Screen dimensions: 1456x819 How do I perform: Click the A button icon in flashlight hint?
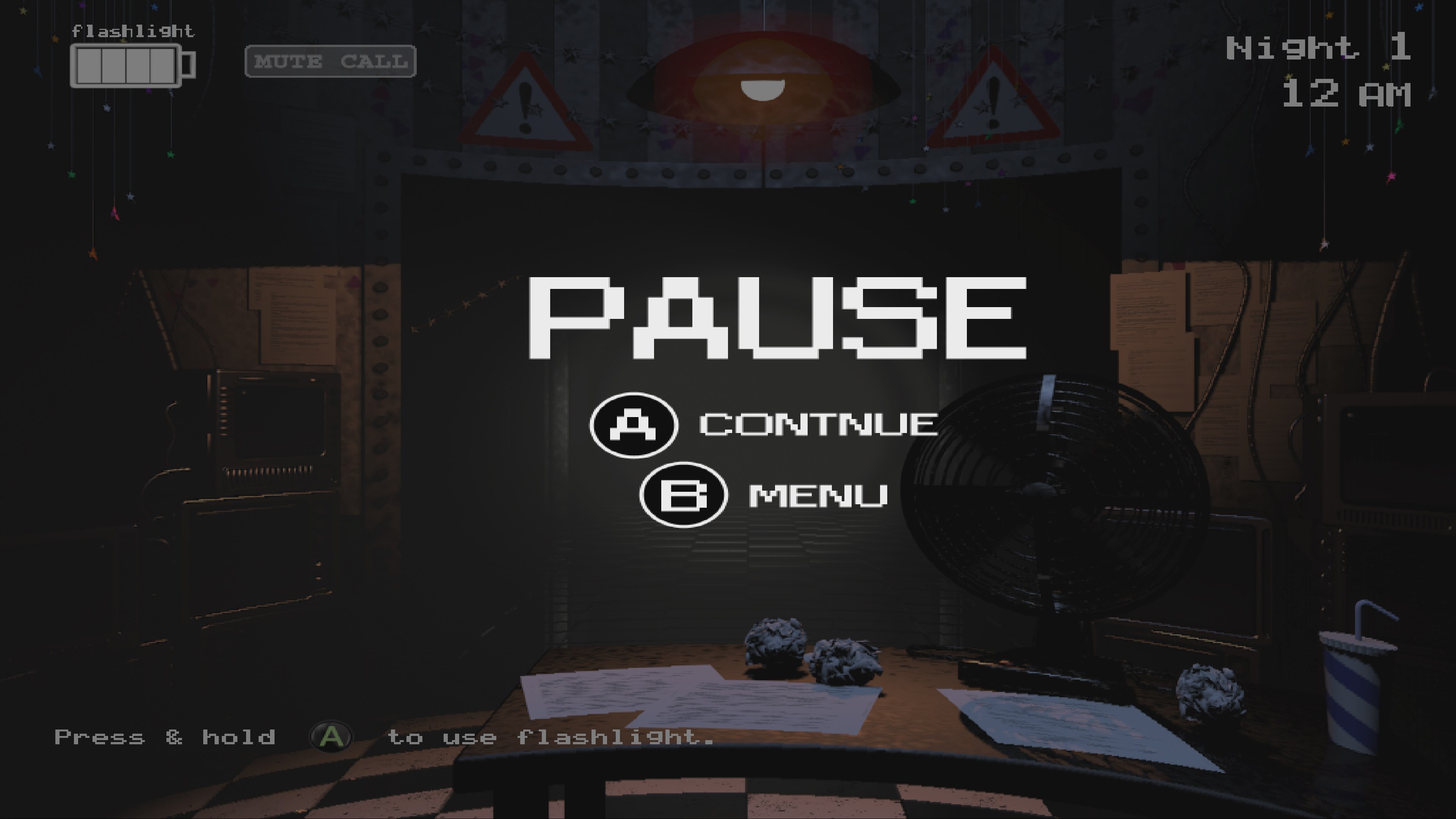click(x=331, y=735)
